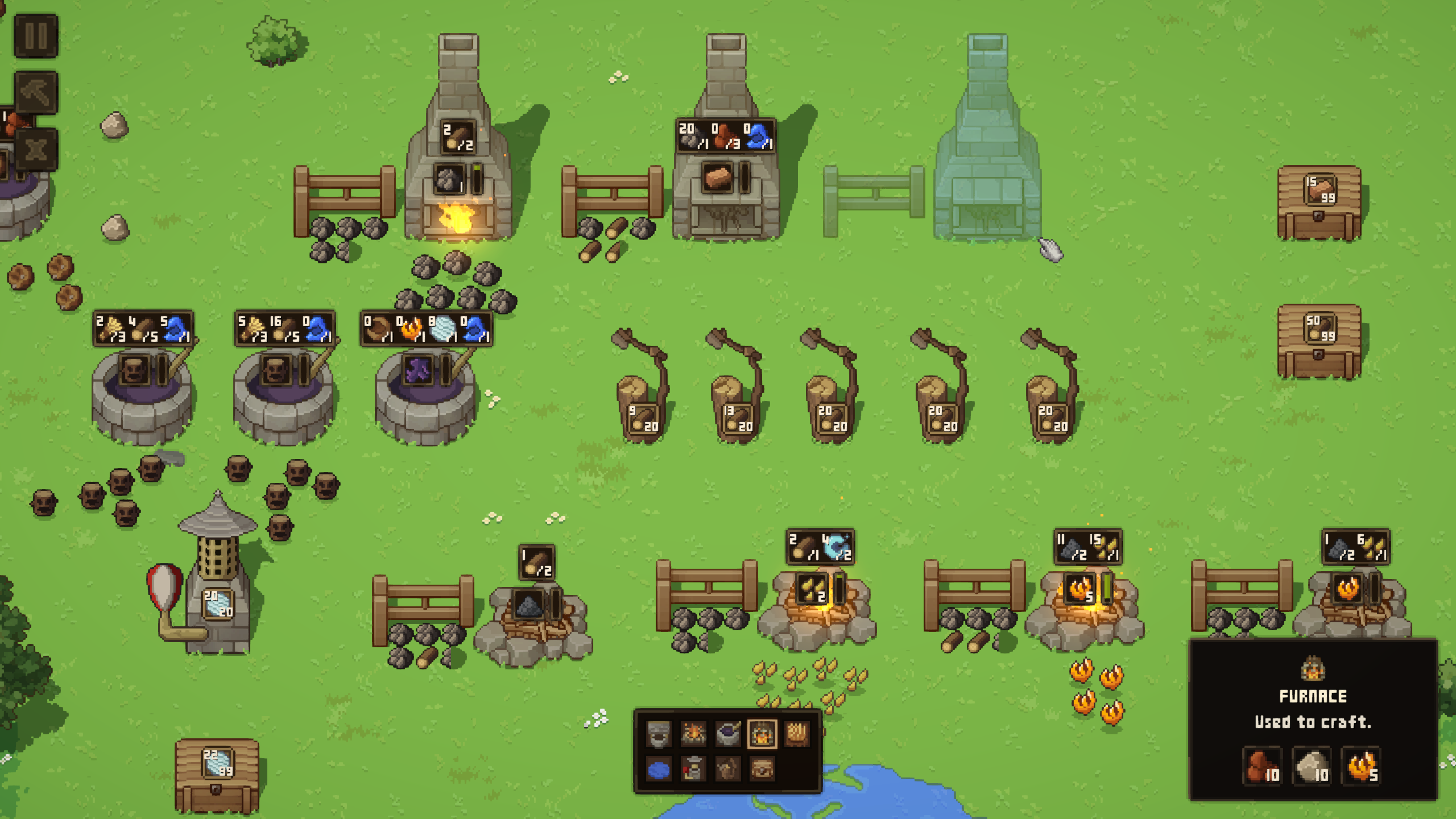
Task: Choose the wooden fence build option
Action: [x=797, y=734]
